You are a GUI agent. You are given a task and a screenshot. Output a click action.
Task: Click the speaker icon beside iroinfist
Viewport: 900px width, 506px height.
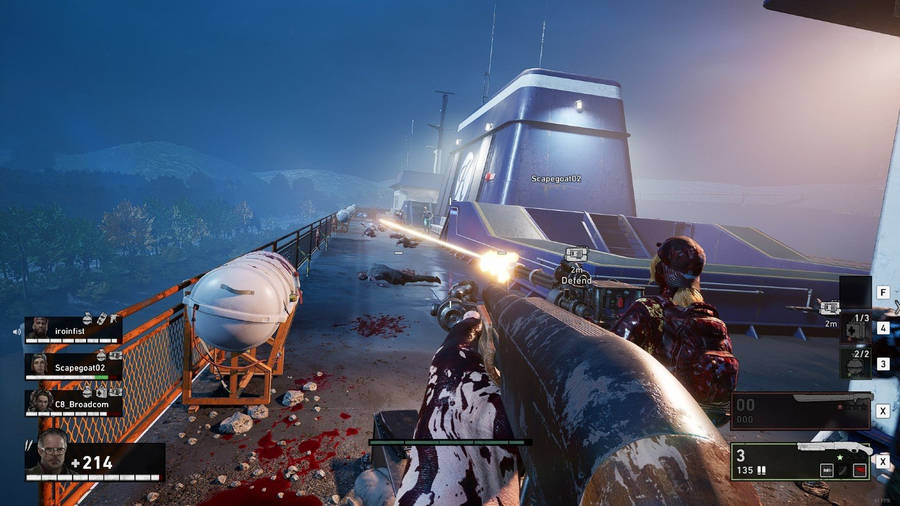coord(17,330)
